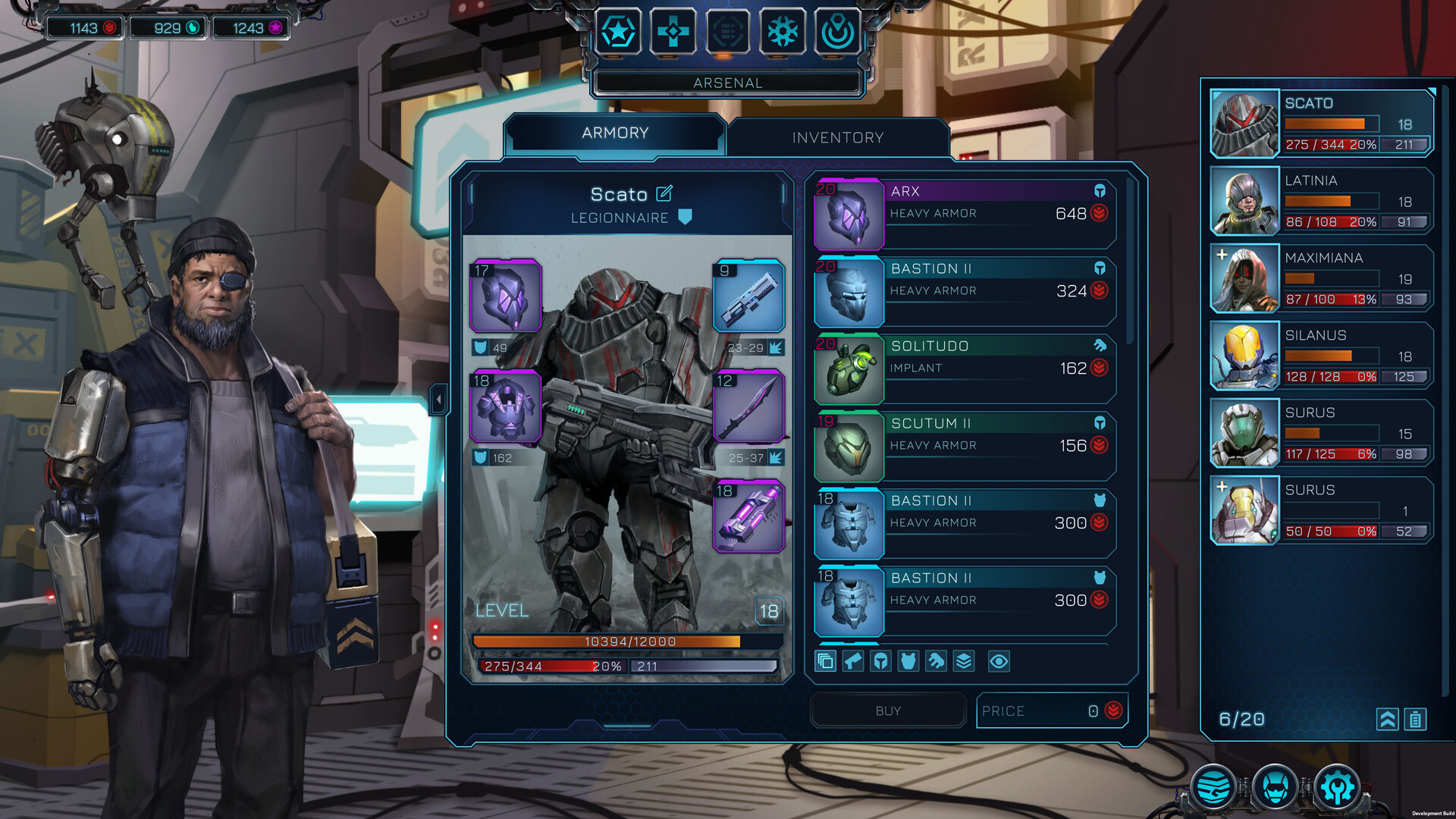Viewport: 1456px width, 819px height.
Task: Click the squad rank-up chevron icon
Action: [1387, 719]
